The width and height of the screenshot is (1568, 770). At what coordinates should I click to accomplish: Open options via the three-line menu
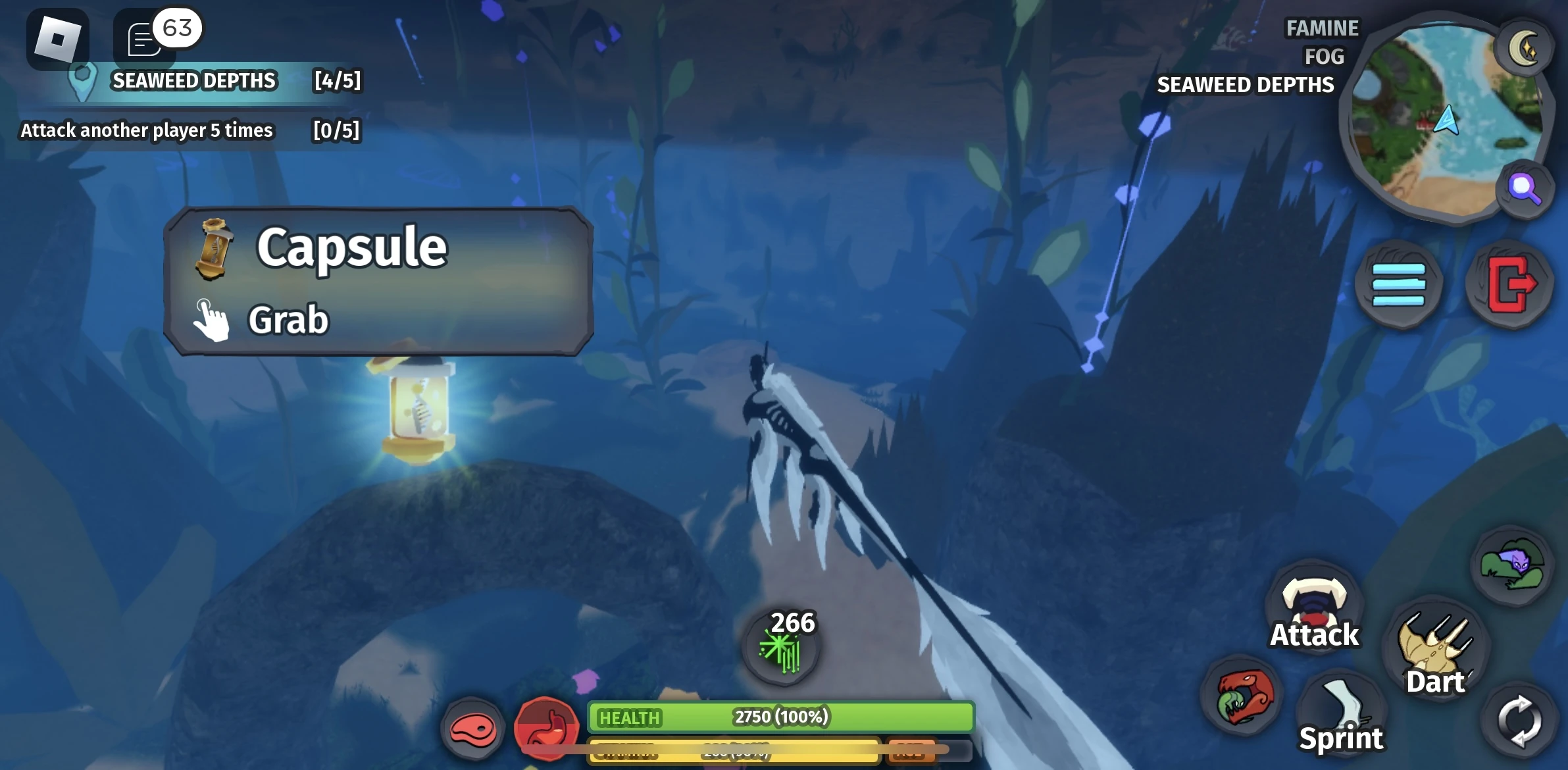point(1398,283)
